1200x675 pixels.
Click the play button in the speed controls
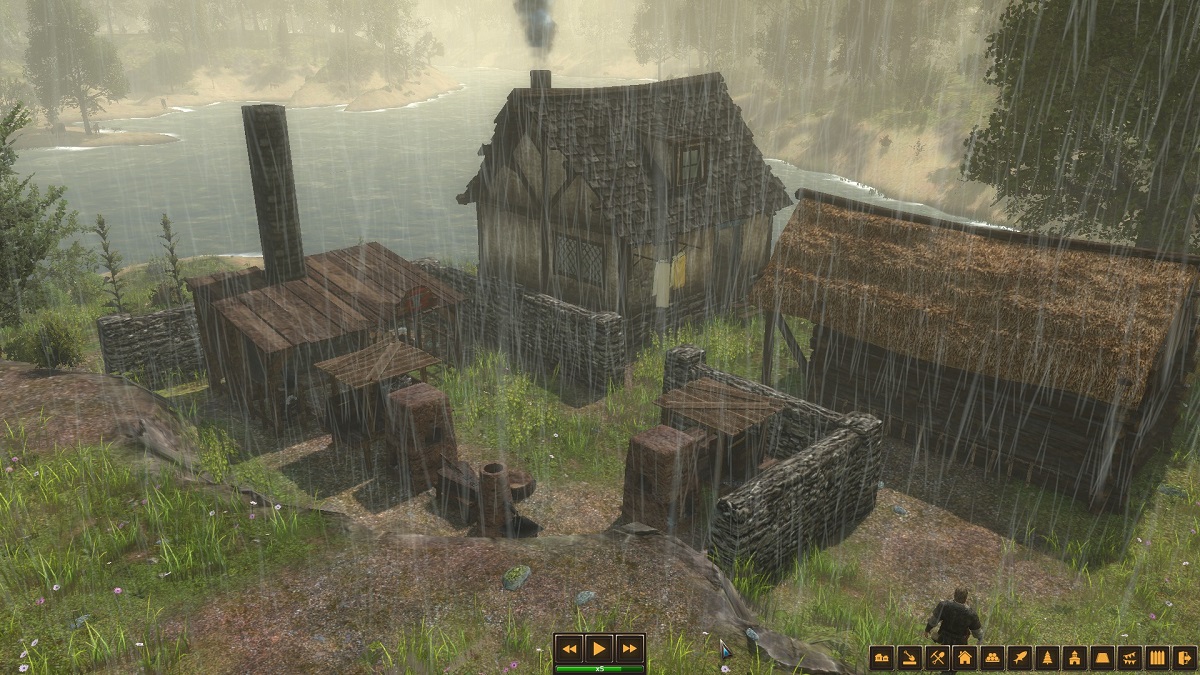click(598, 648)
